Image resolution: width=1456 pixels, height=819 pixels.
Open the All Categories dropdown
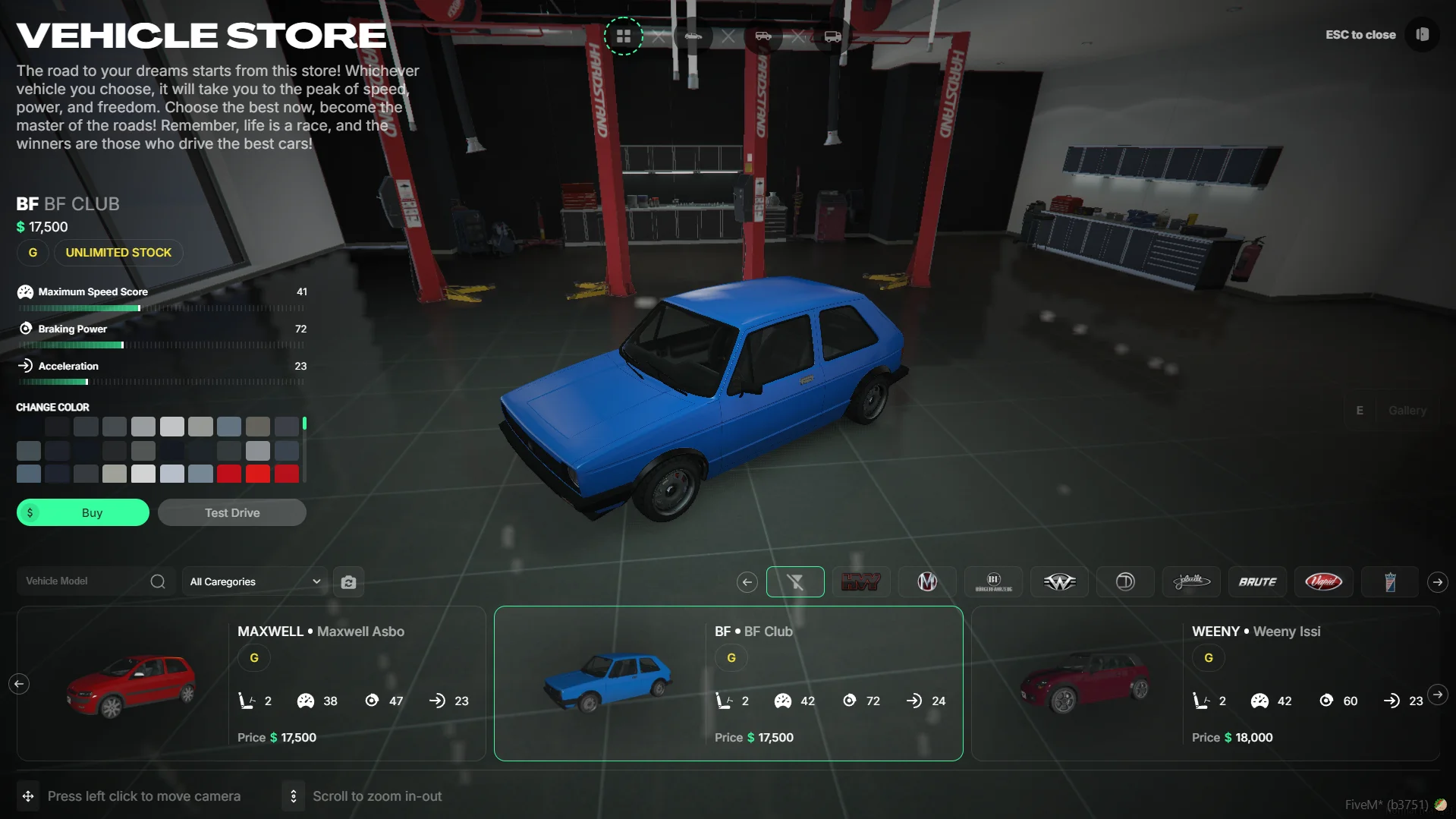tap(255, 581)
